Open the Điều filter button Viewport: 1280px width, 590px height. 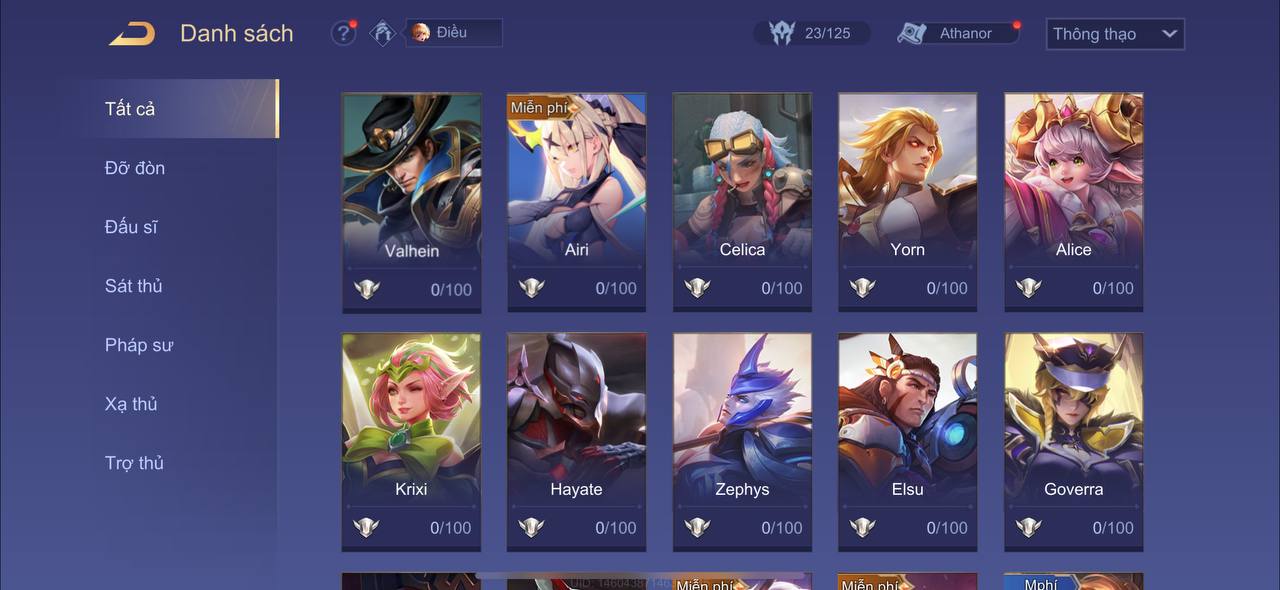453,33
